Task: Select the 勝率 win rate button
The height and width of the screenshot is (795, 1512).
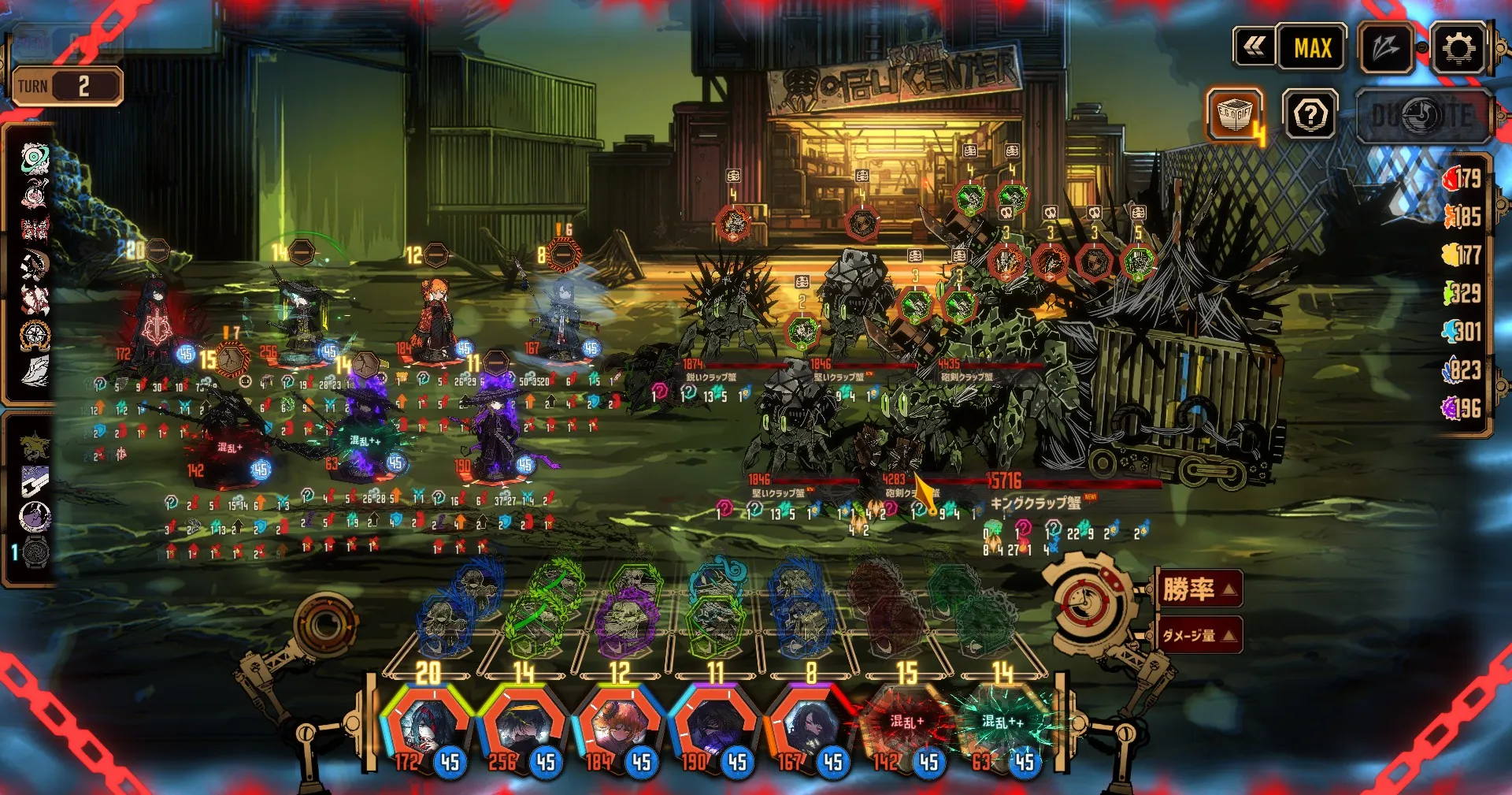Action: pos(1199,589)
